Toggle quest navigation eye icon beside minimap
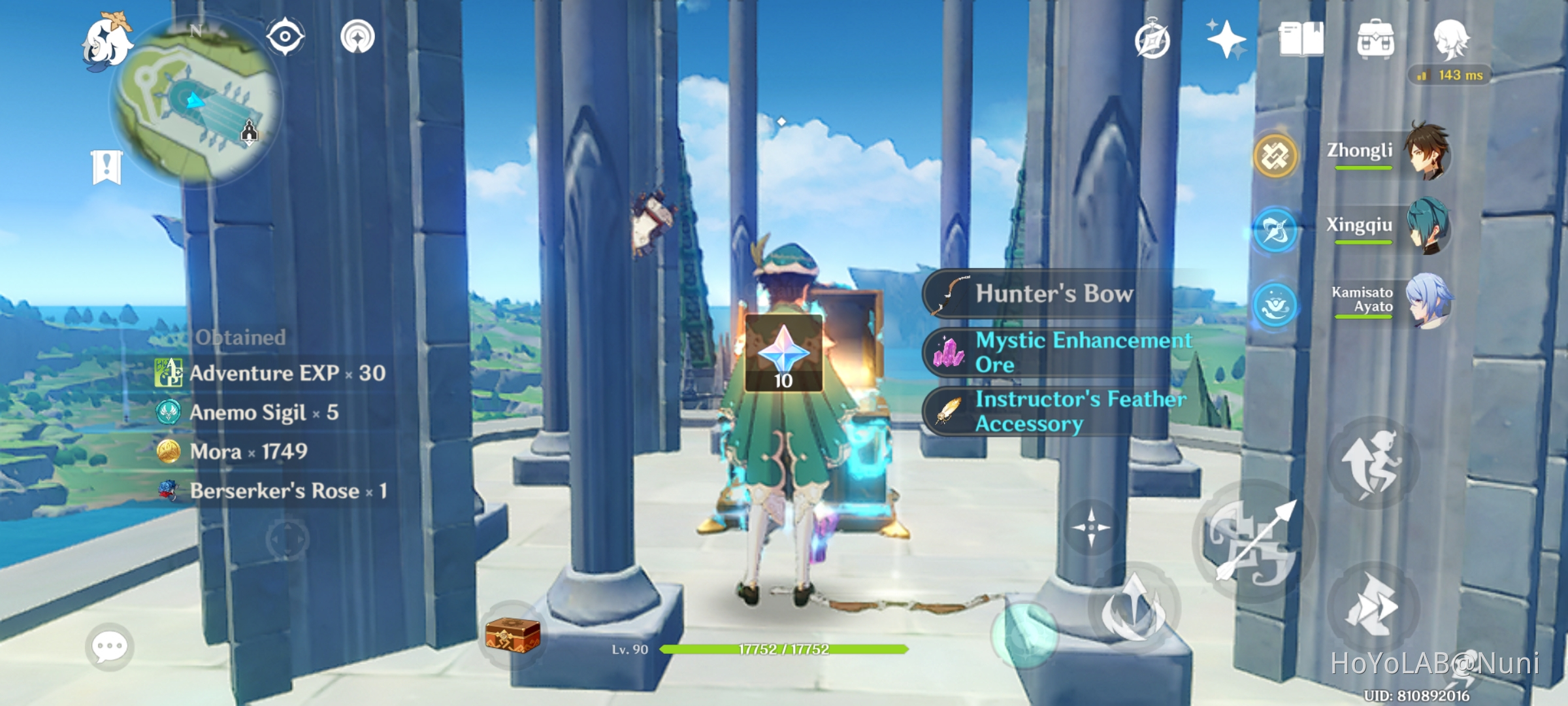 pyautogui.click(x=284, y=37)
